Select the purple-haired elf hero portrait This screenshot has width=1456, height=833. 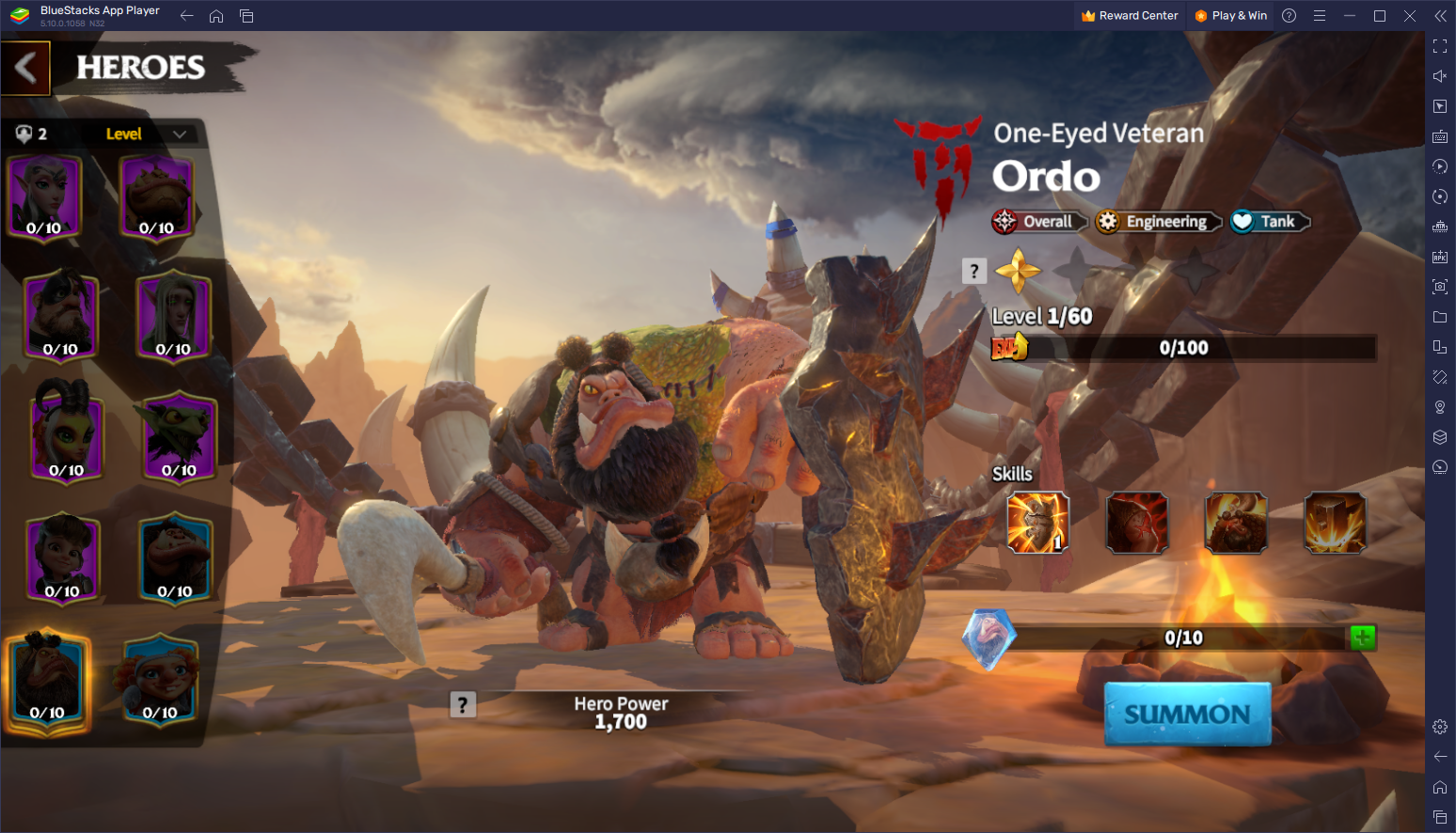(44, 197)
